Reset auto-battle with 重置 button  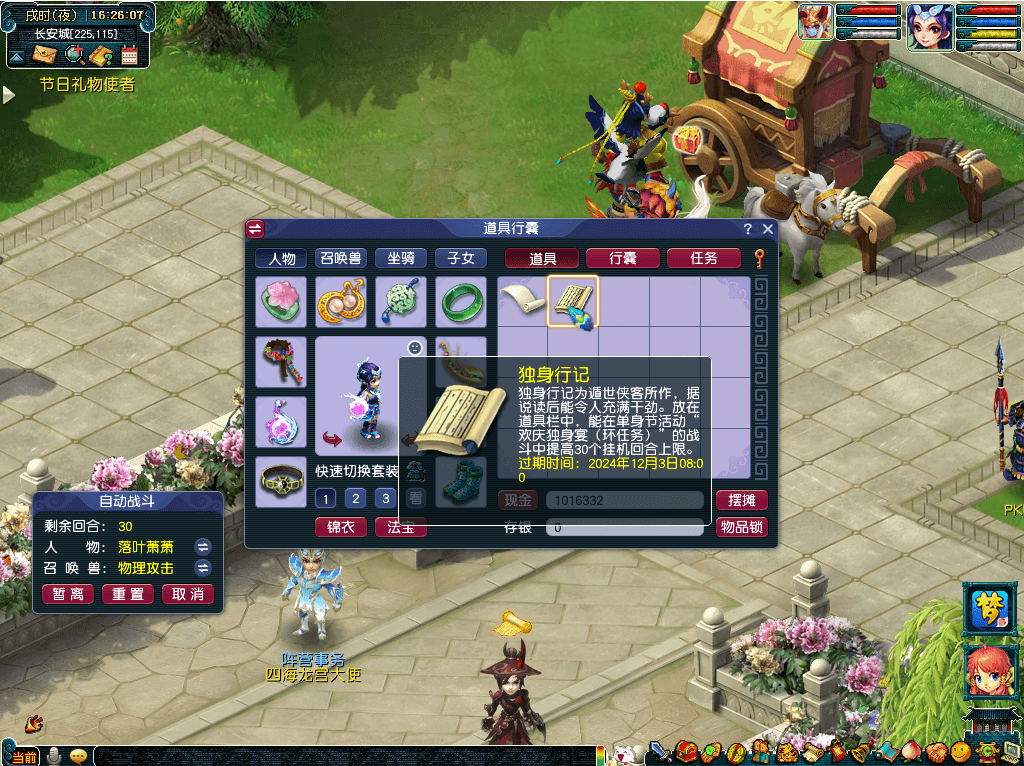[x=129, y=594]
